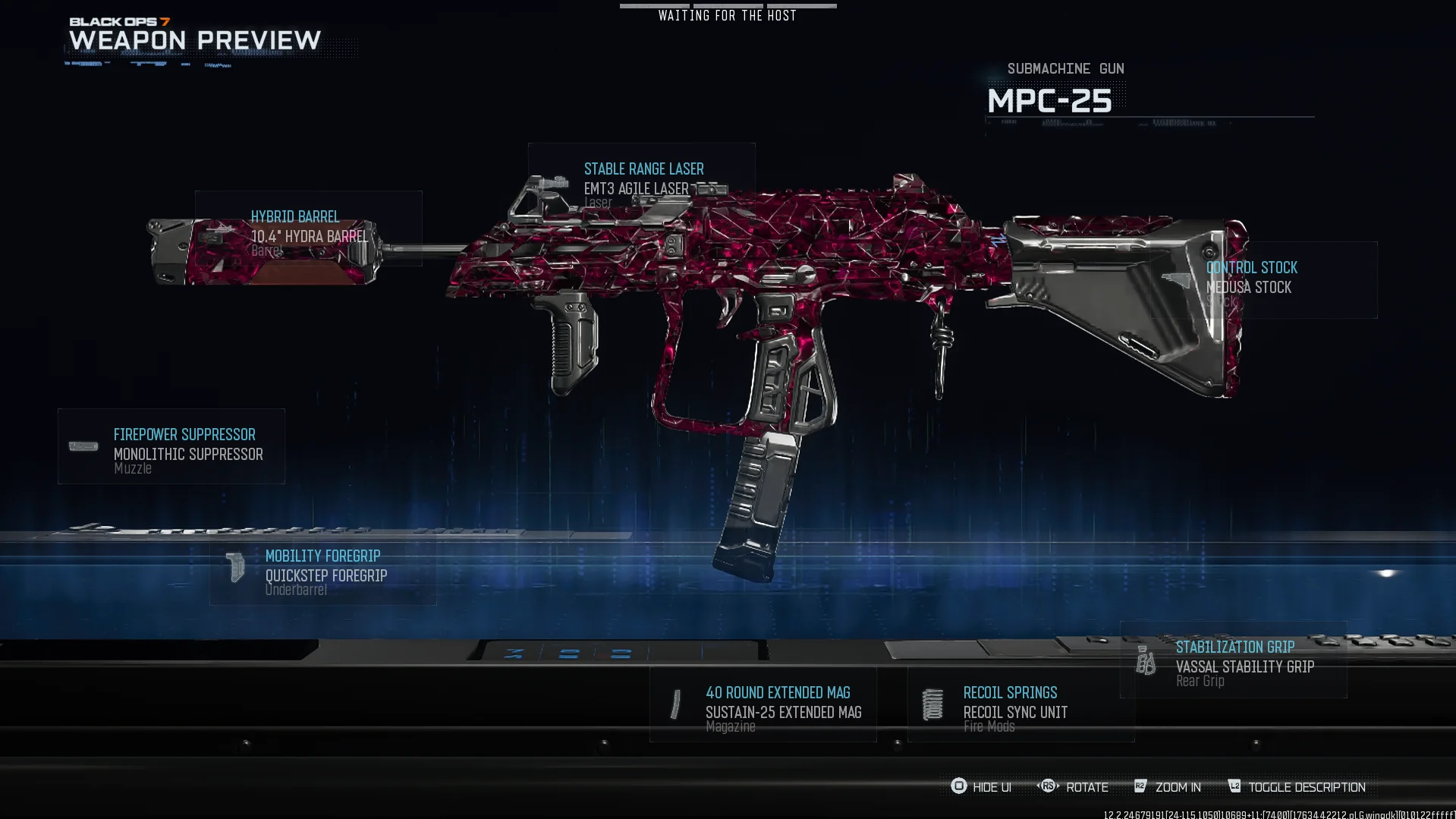This screenshot has width=1456, height=819.
Task: Click the MPC-25 weapon name tab
Action: pos(1050,99)
